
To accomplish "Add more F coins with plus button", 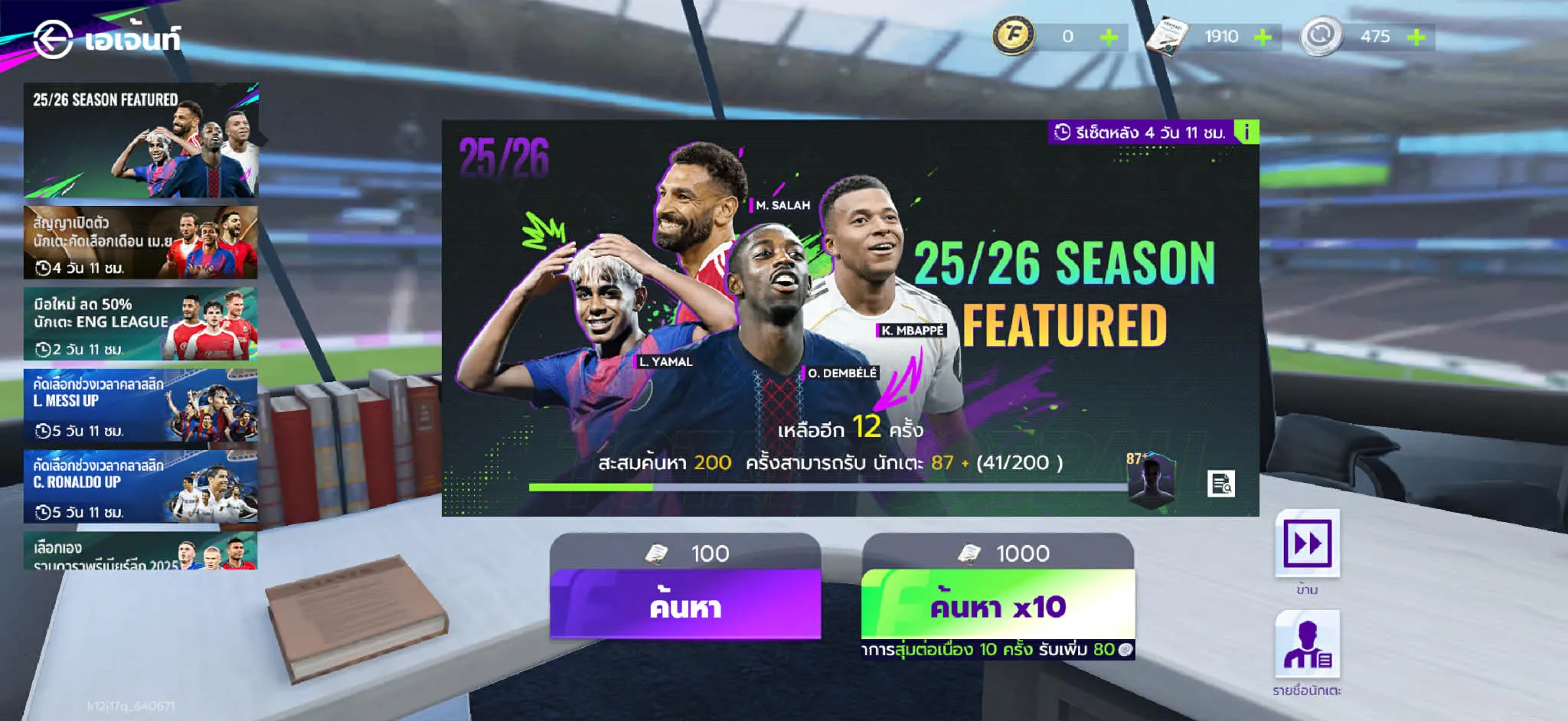I will pos(1109,37).
